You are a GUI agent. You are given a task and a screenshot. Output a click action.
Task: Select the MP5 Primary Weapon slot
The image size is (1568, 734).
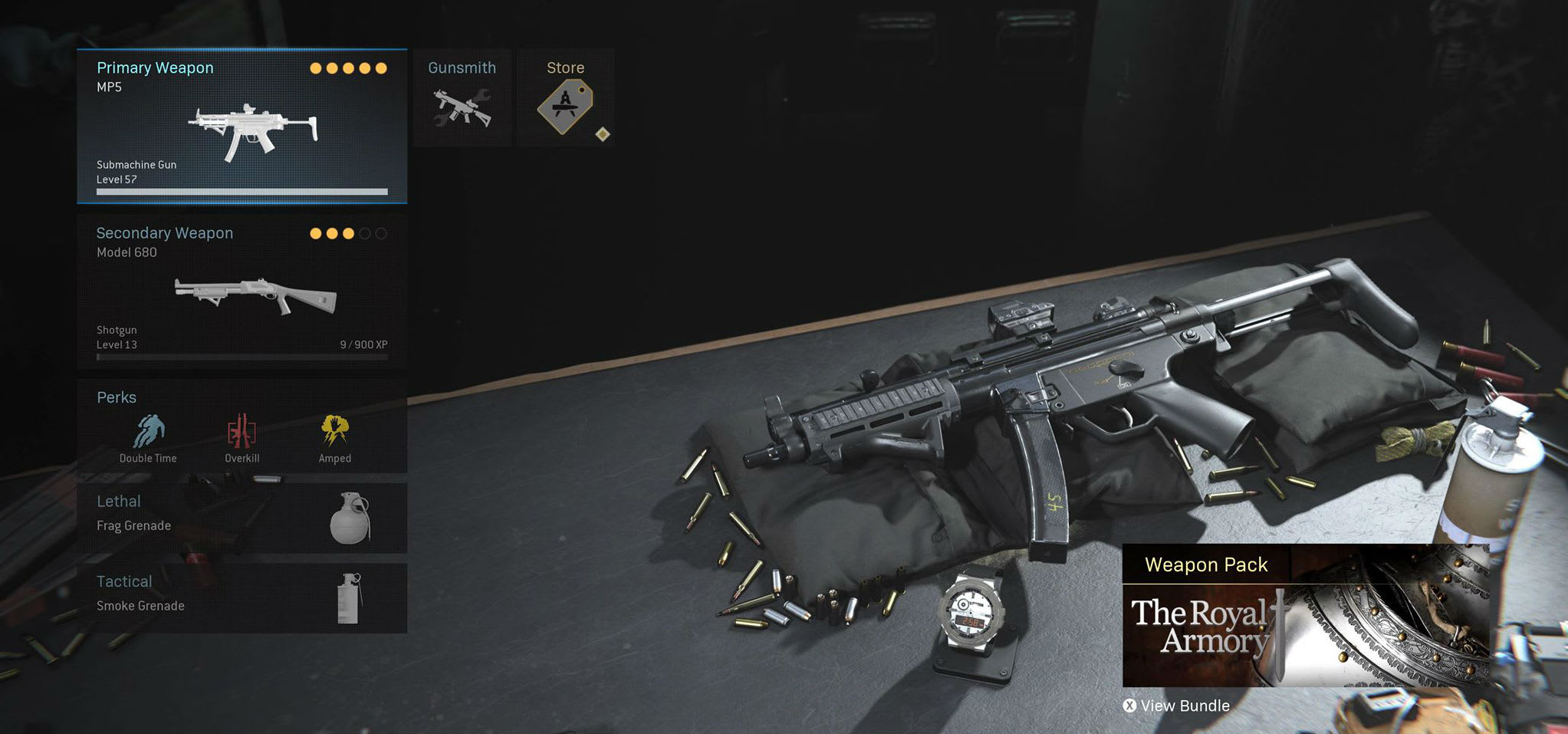click(x=242, y=127)
